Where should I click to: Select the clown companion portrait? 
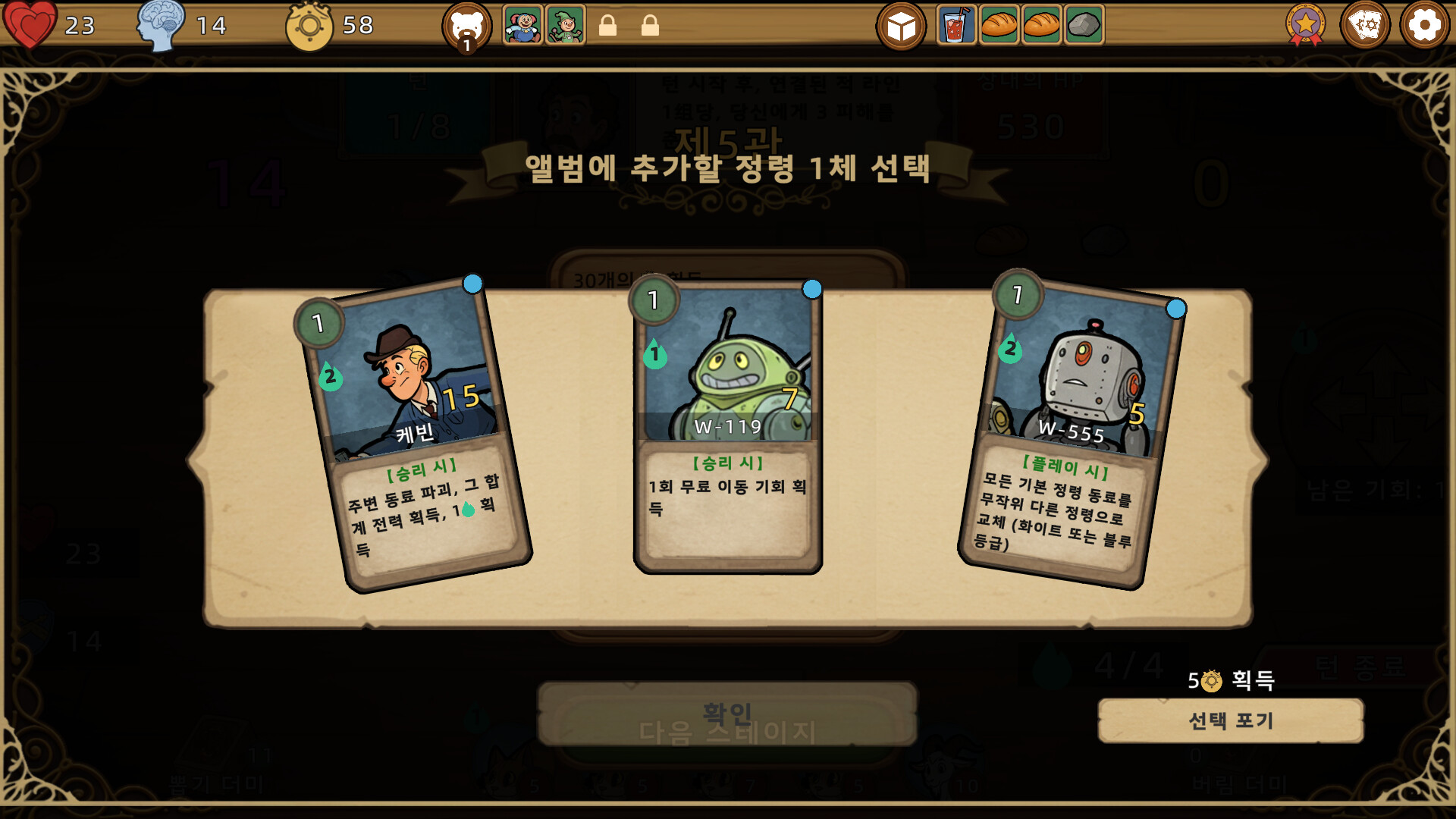point(522,23)
